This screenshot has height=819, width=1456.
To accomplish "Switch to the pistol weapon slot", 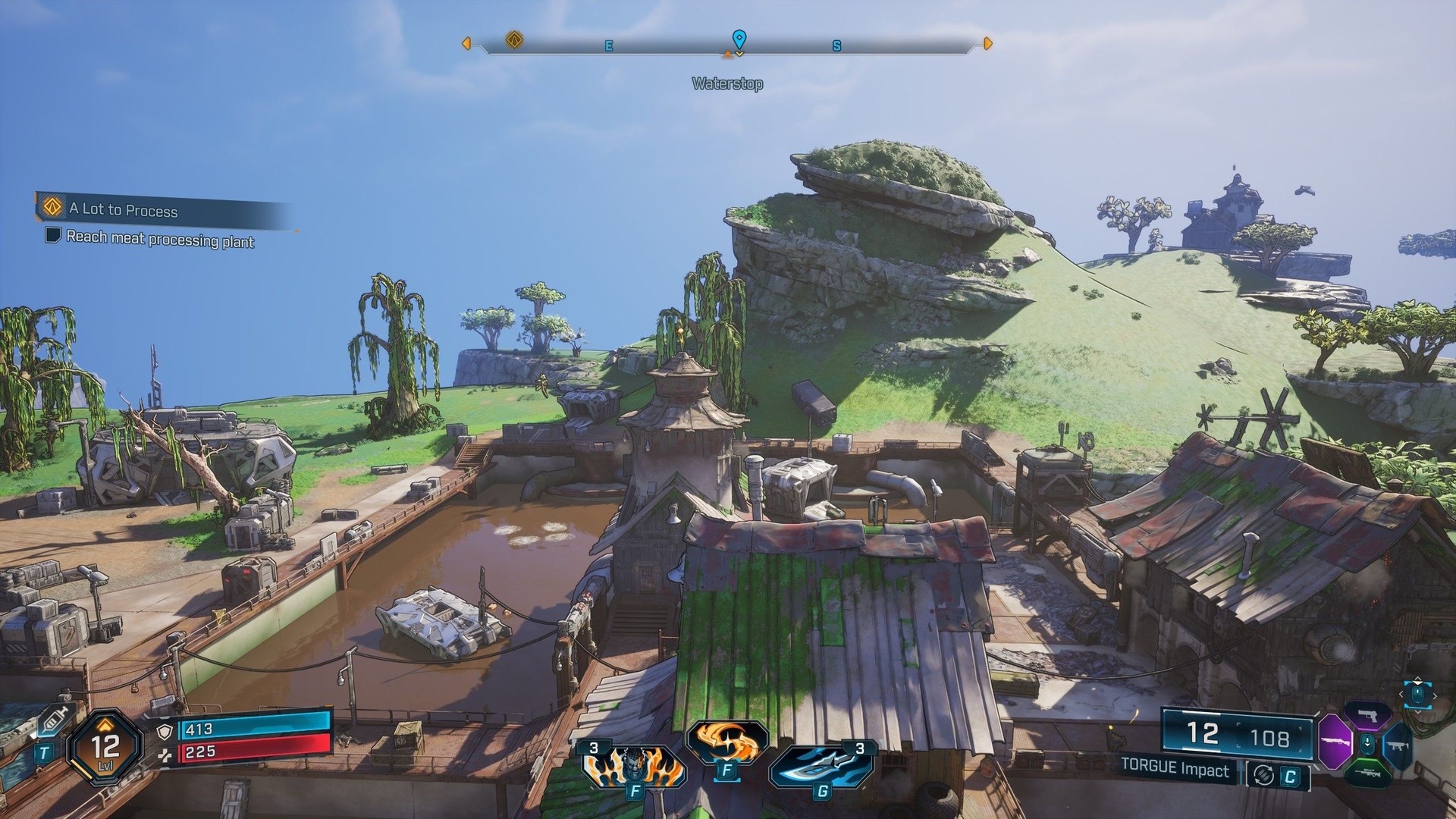I will pos(1367,714).
